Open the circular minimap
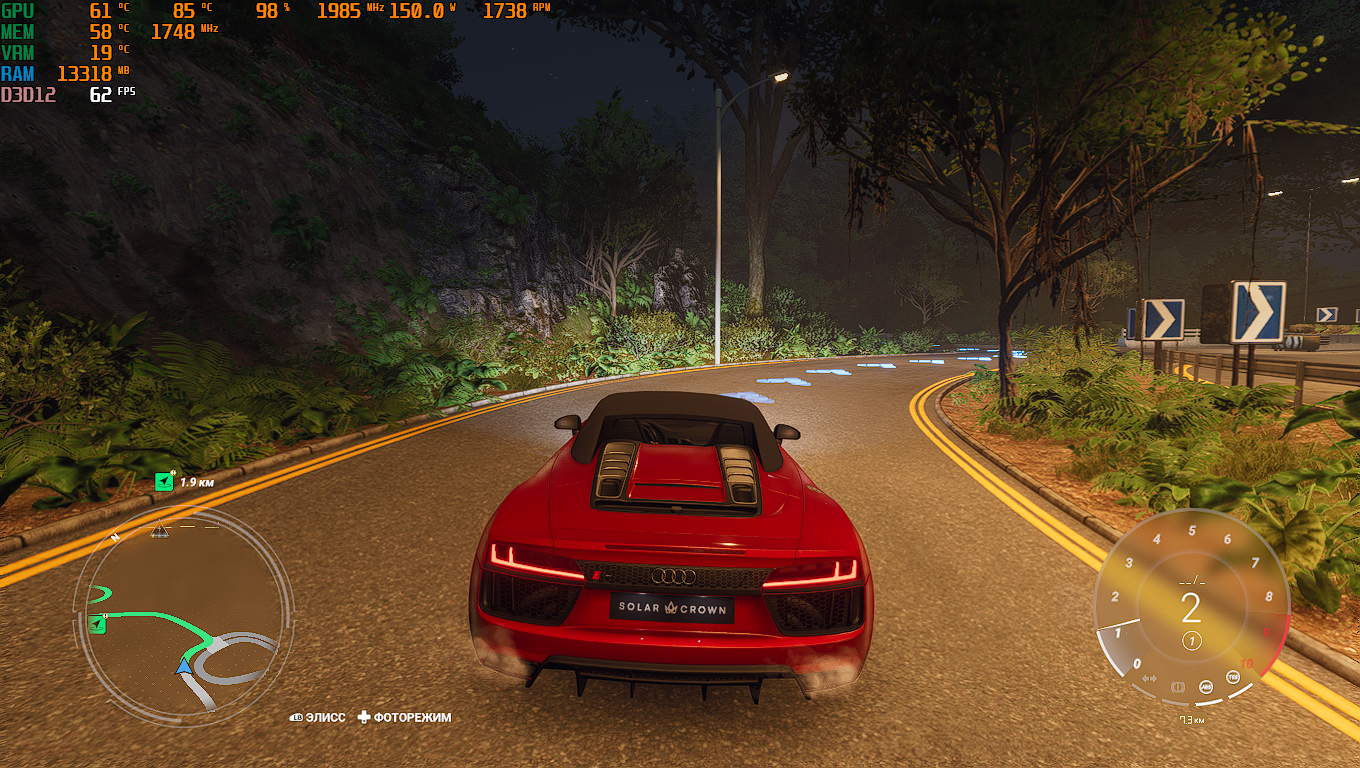This screenshot has width=1360, height=768. pos(181,612)
